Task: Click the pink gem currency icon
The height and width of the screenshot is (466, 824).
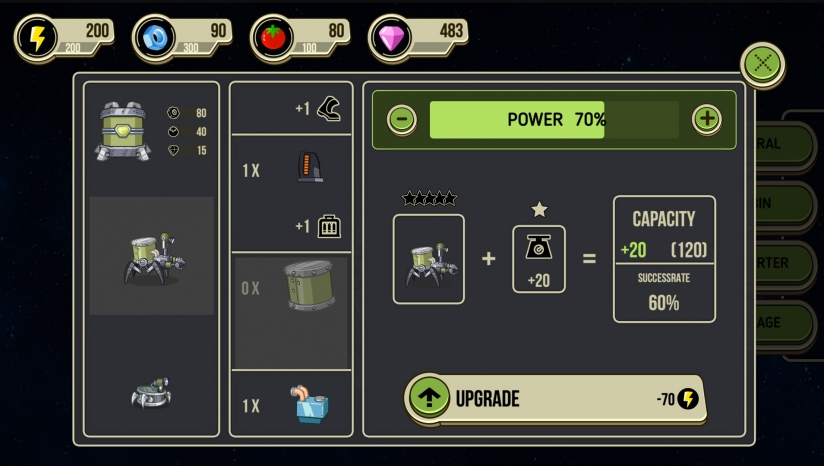Action: [x=389, y=38]
